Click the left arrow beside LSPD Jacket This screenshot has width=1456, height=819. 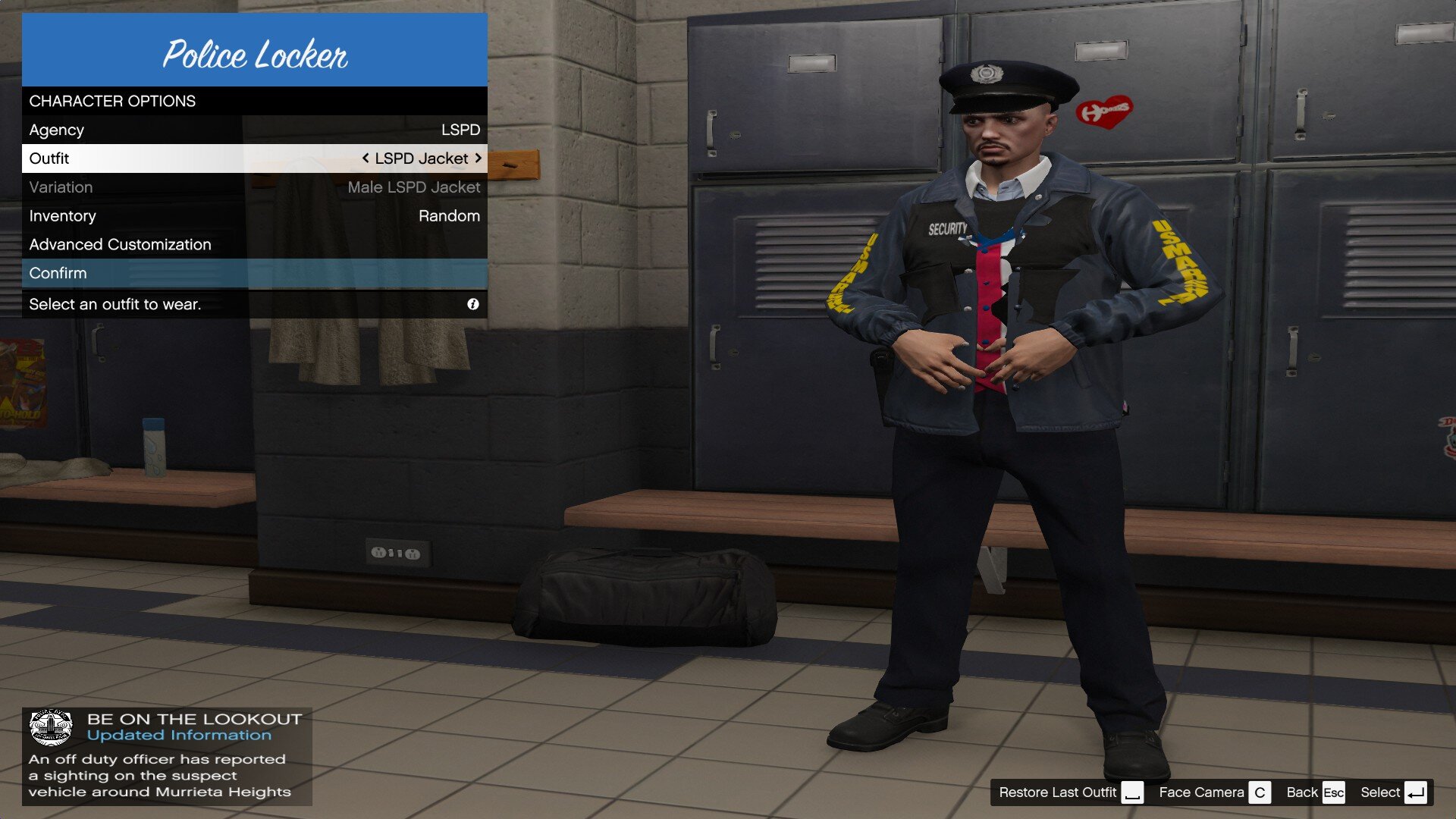(x=366, y=158)
